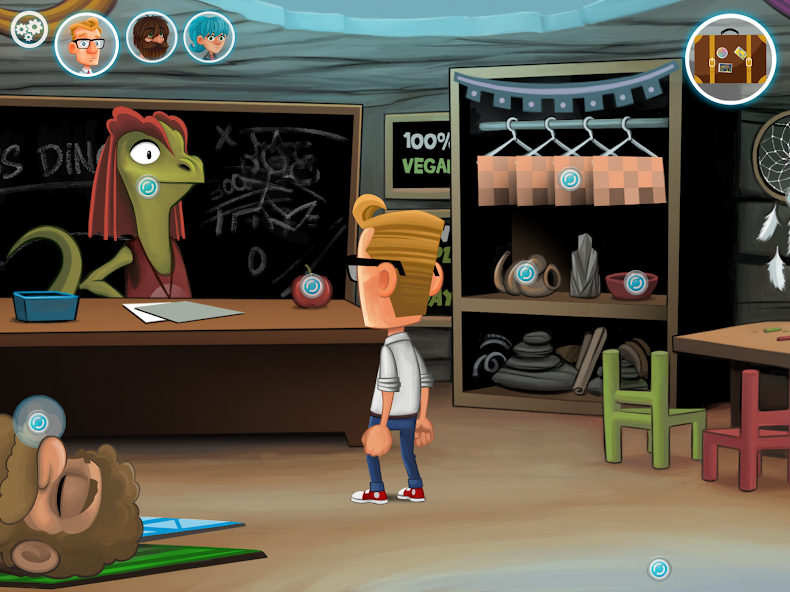Use the exit hotspot marker on the floor
The width and height of the screenshot is (790, 592).
click(658, 569)
